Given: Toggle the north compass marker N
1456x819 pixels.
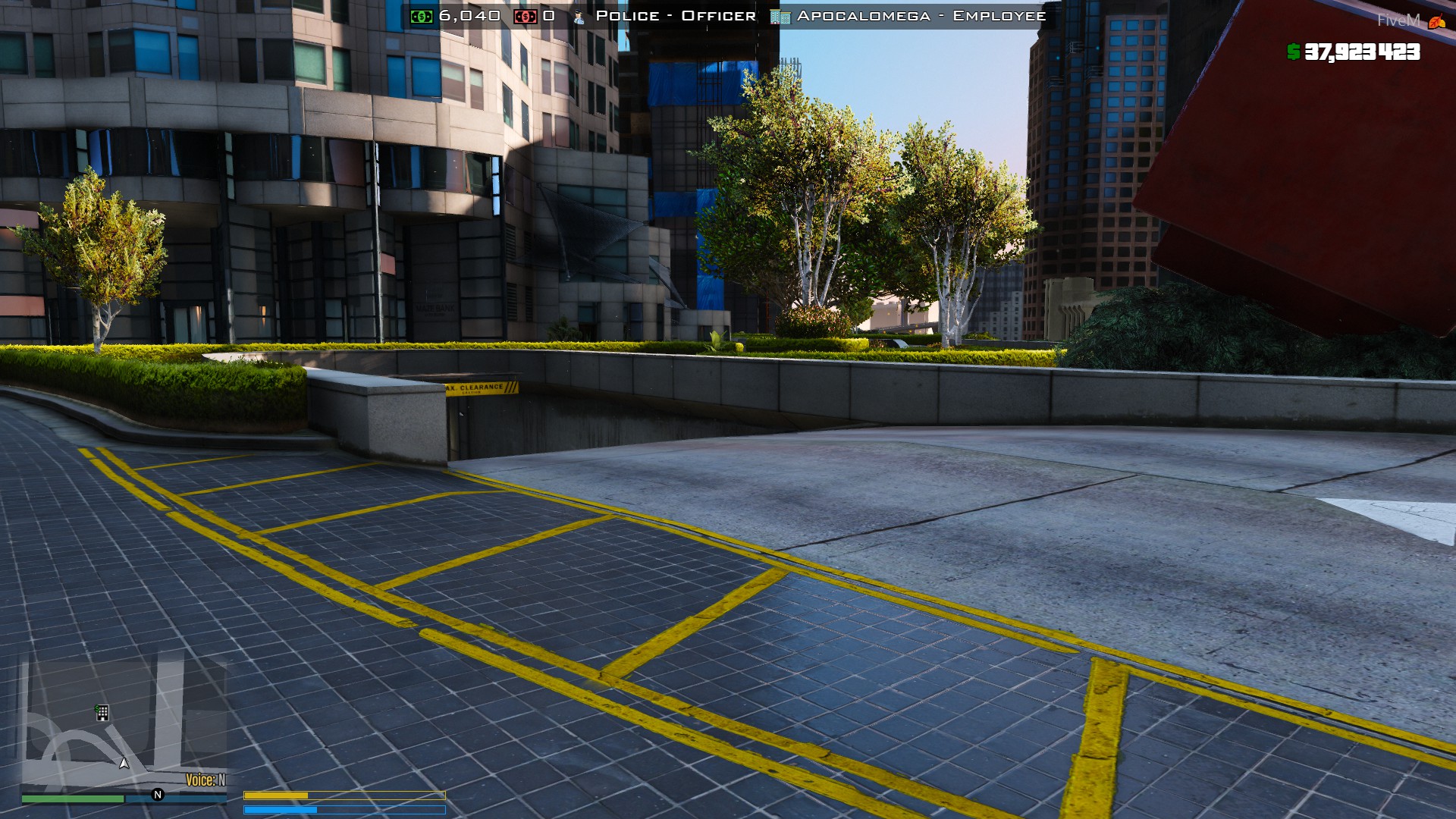Looking at the screenshot, I should tap(157, 793).
